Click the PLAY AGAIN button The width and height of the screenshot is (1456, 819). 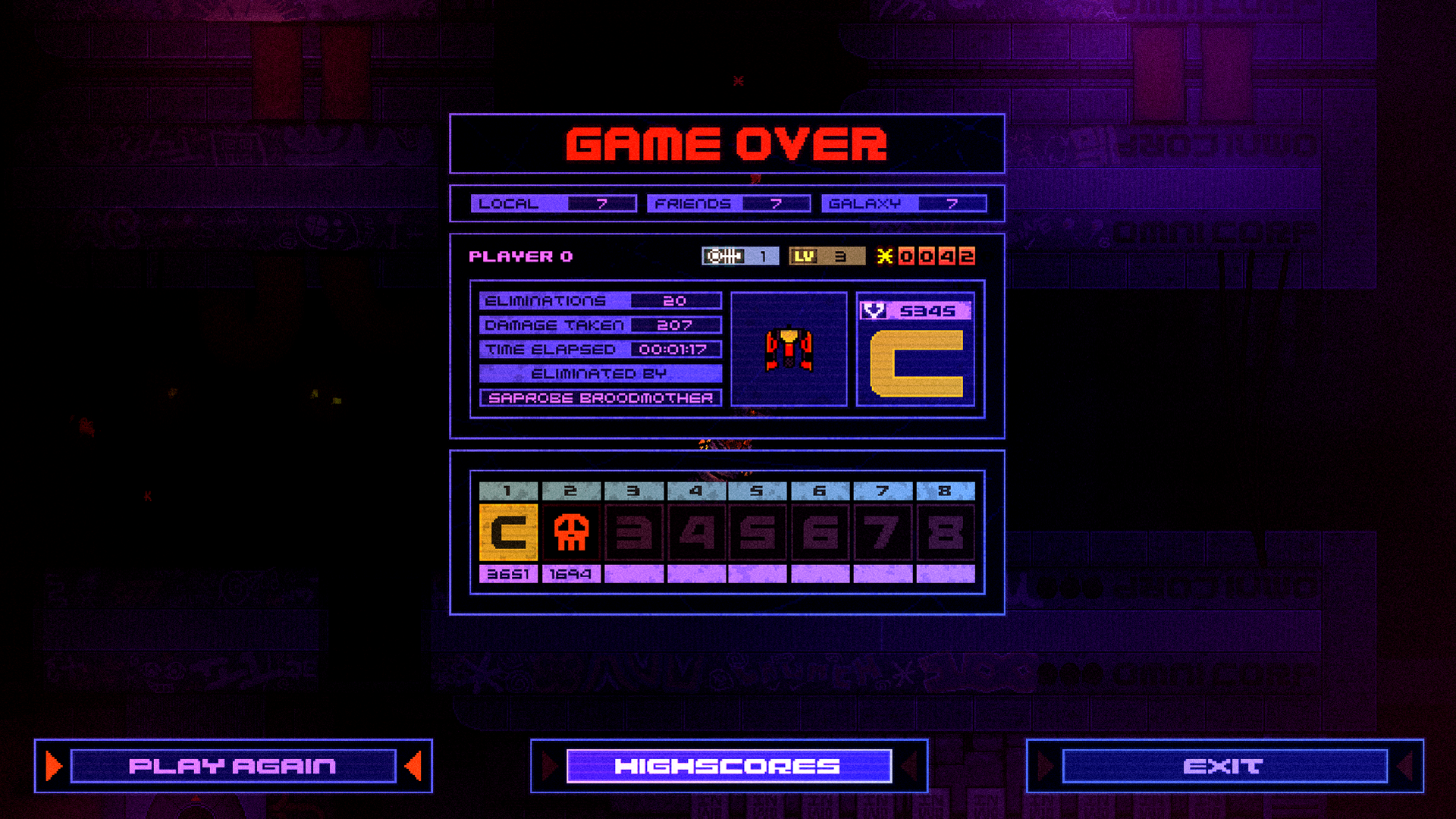tap(231, 766)
